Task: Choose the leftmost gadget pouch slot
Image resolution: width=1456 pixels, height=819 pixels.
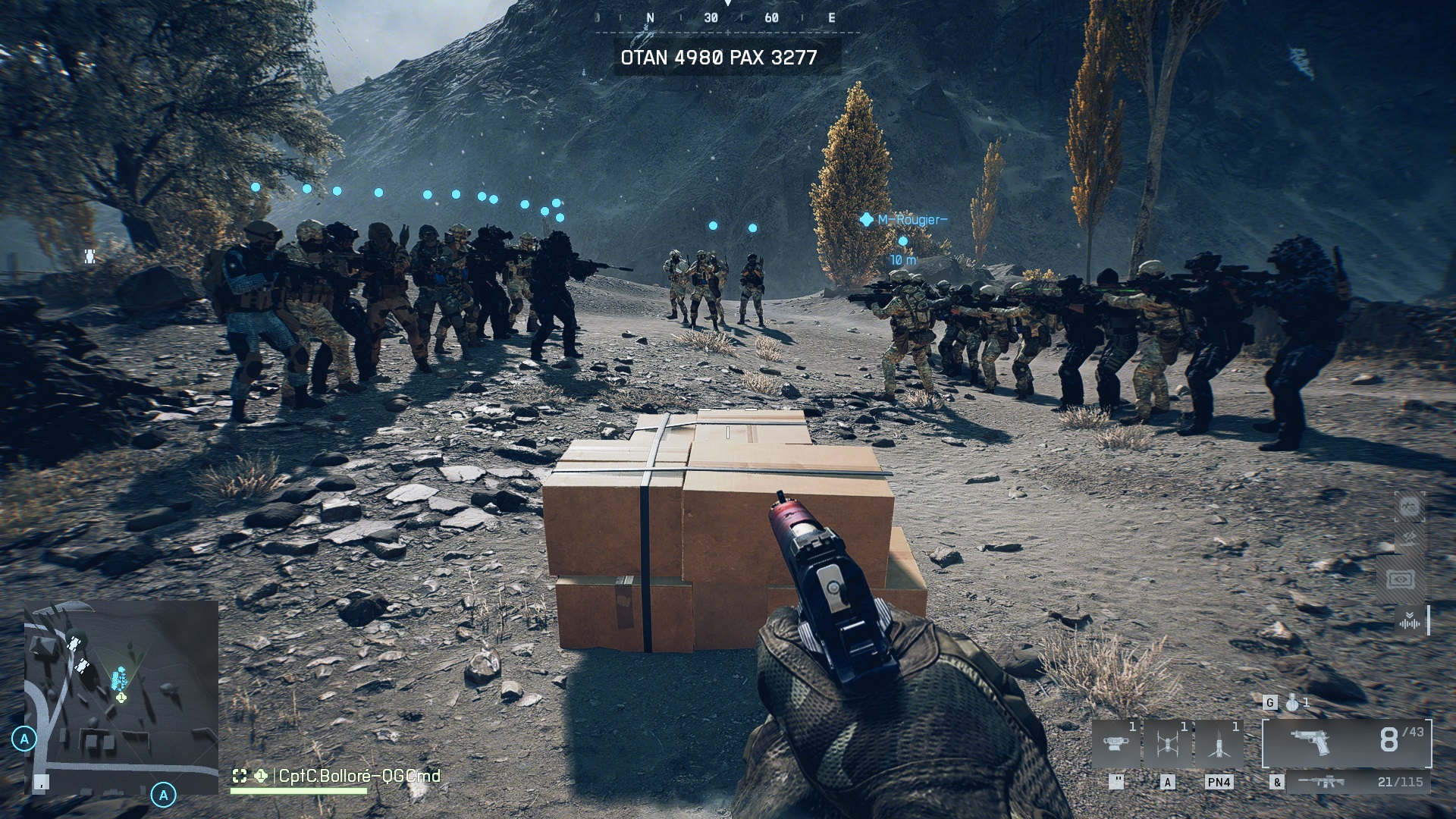Action: 1116,745
